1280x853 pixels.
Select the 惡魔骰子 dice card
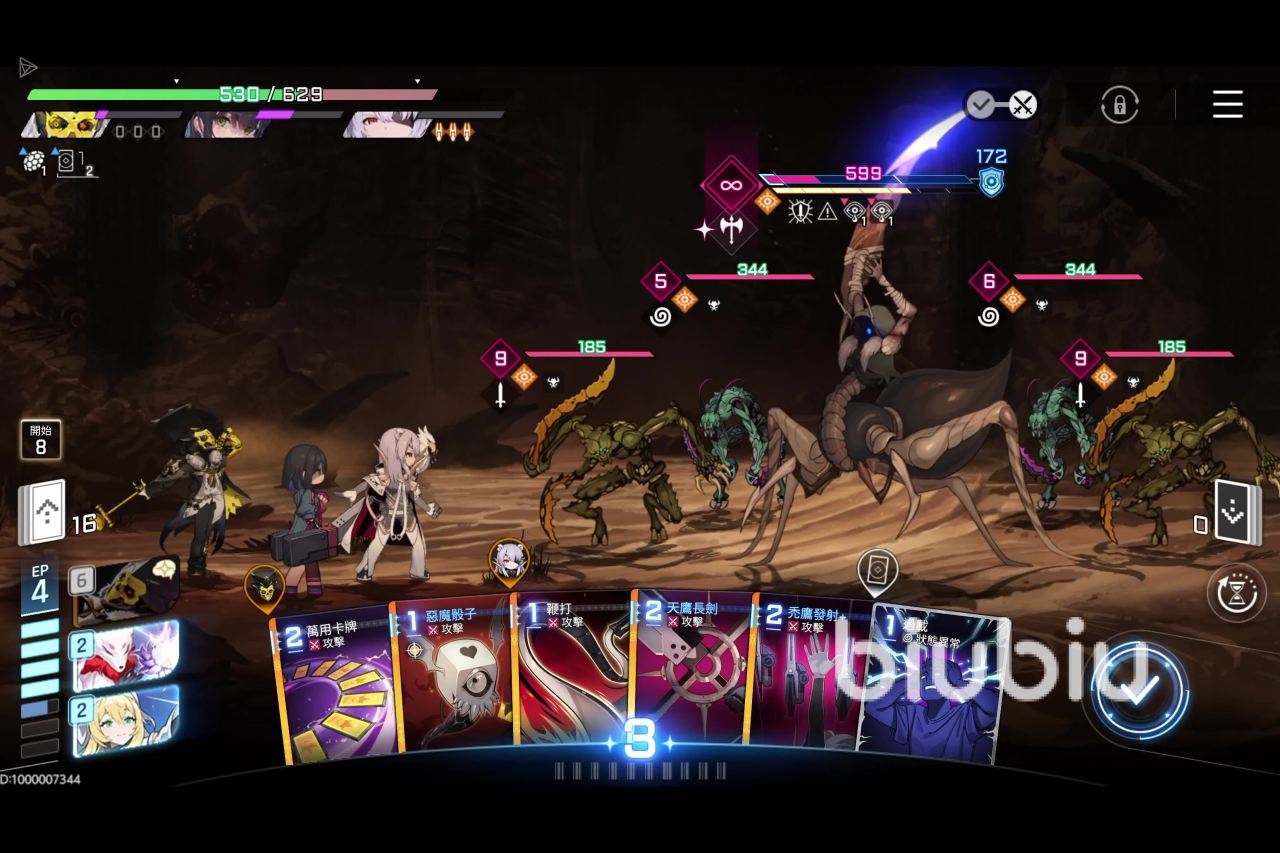pos(455,680)
